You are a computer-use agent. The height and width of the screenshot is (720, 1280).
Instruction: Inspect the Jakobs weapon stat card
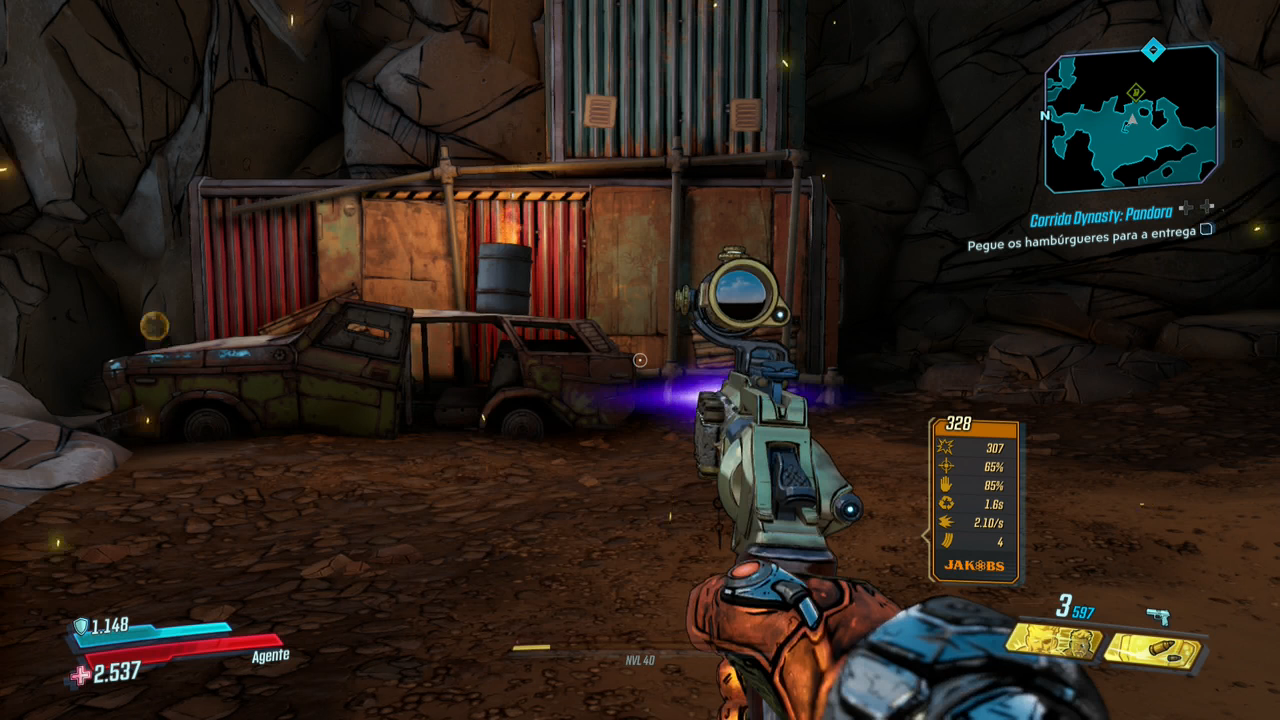tap(974, 500)
